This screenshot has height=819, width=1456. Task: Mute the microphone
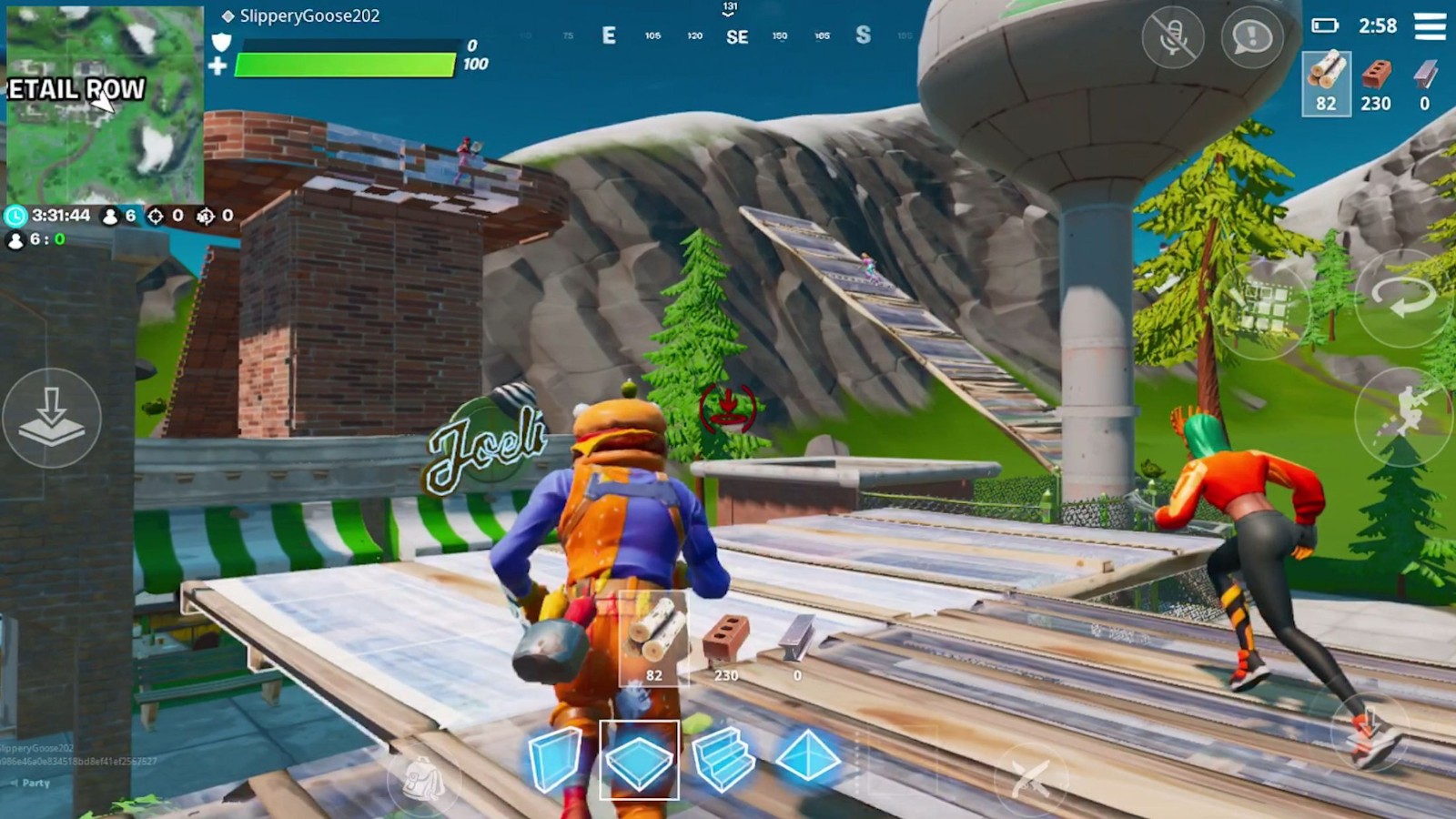tap(1176, 36)
